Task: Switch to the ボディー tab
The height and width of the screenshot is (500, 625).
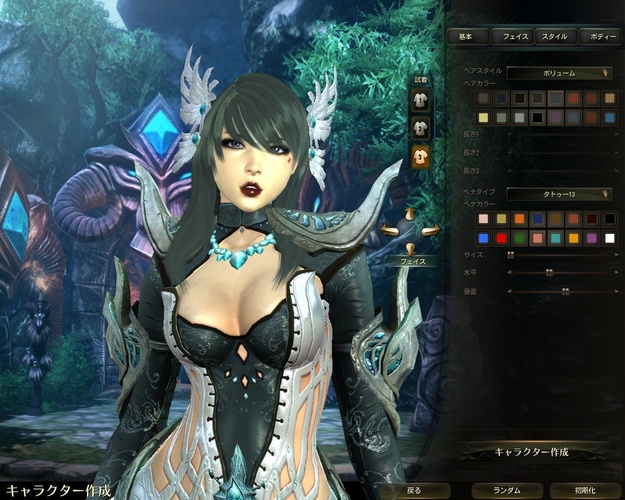Action: 603,36
